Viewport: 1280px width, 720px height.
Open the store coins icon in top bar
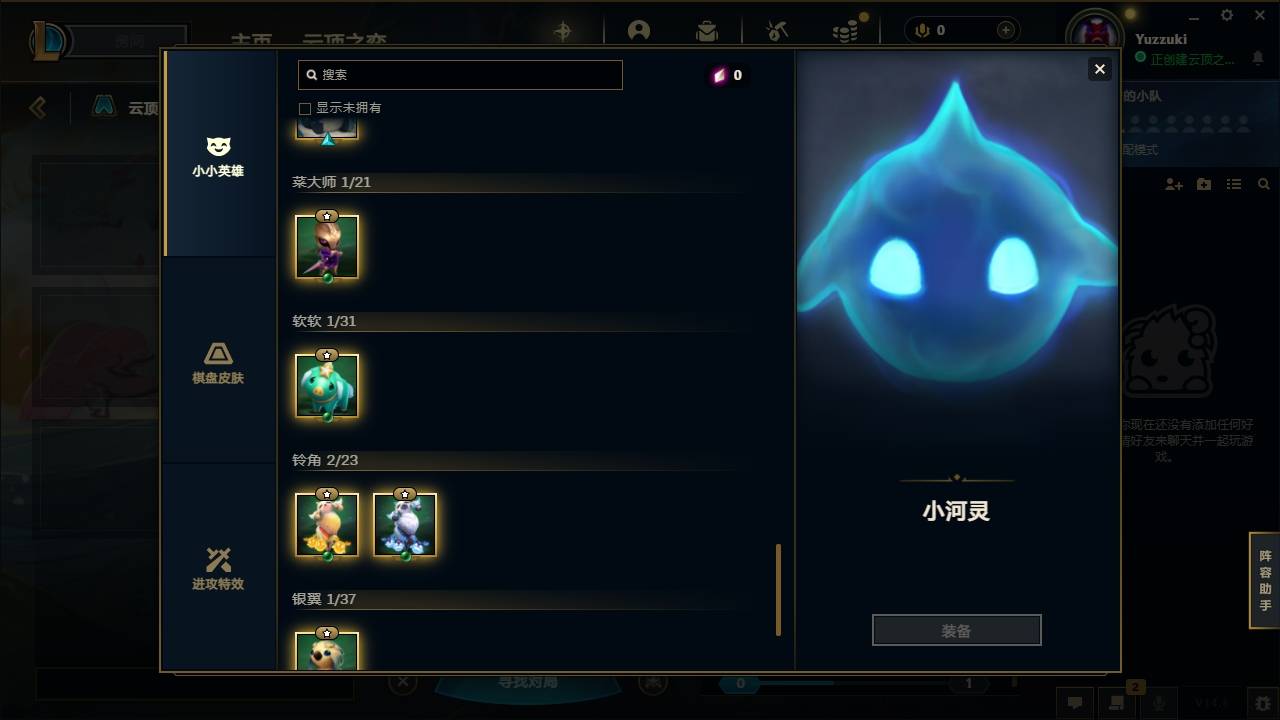845,30
